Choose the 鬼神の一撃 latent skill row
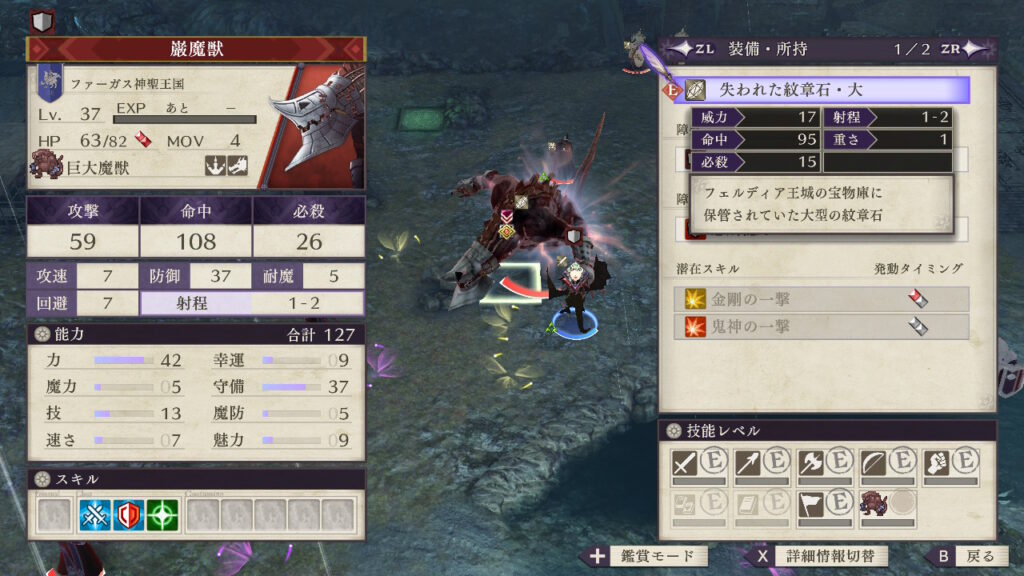Viewport: 1024px width, 576px height. point(820,327)
